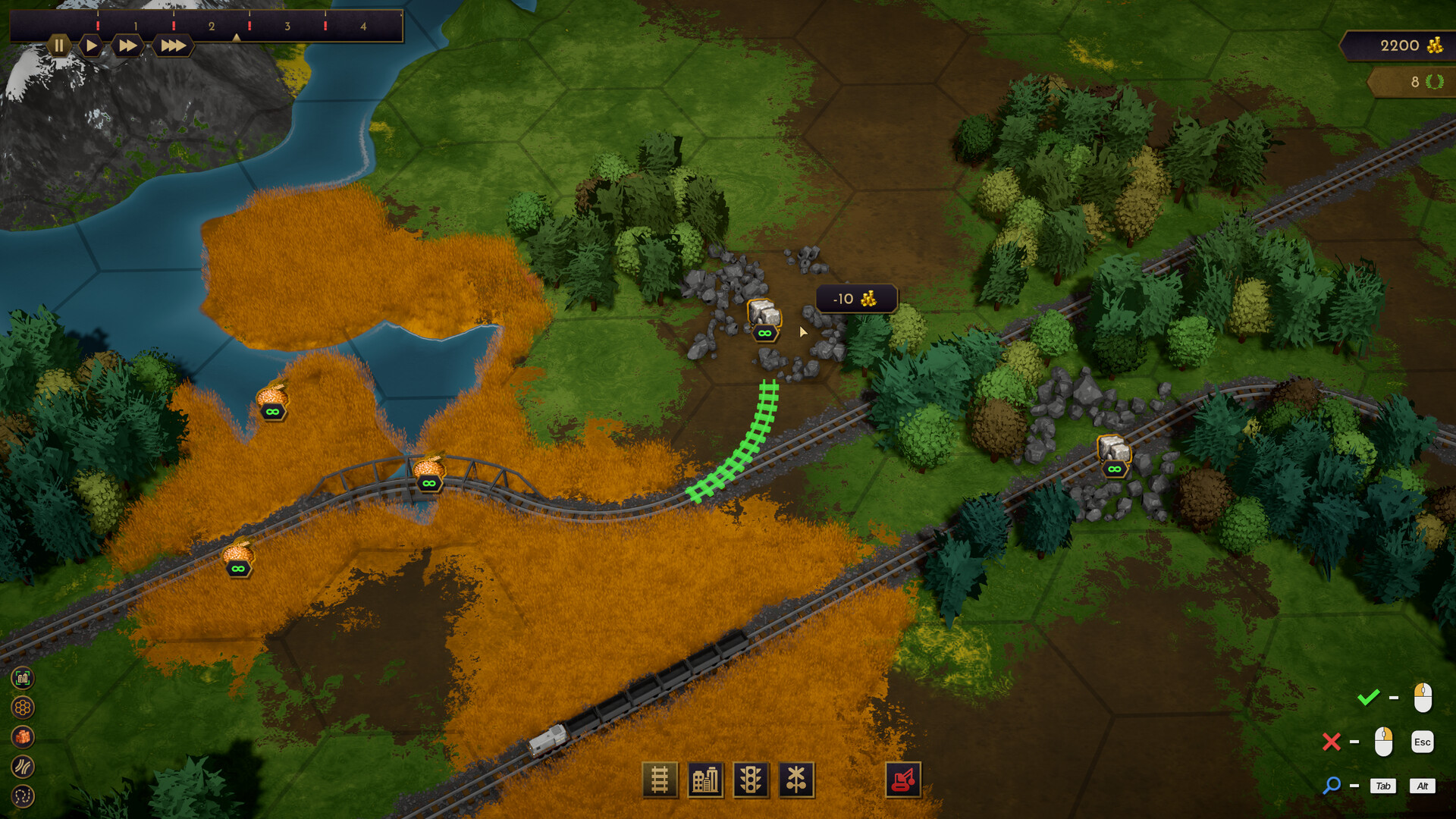The height and width of the screenshot is (819, 1456).
Task: Toggle the curved tracks overlay icon
Action: 23,767
